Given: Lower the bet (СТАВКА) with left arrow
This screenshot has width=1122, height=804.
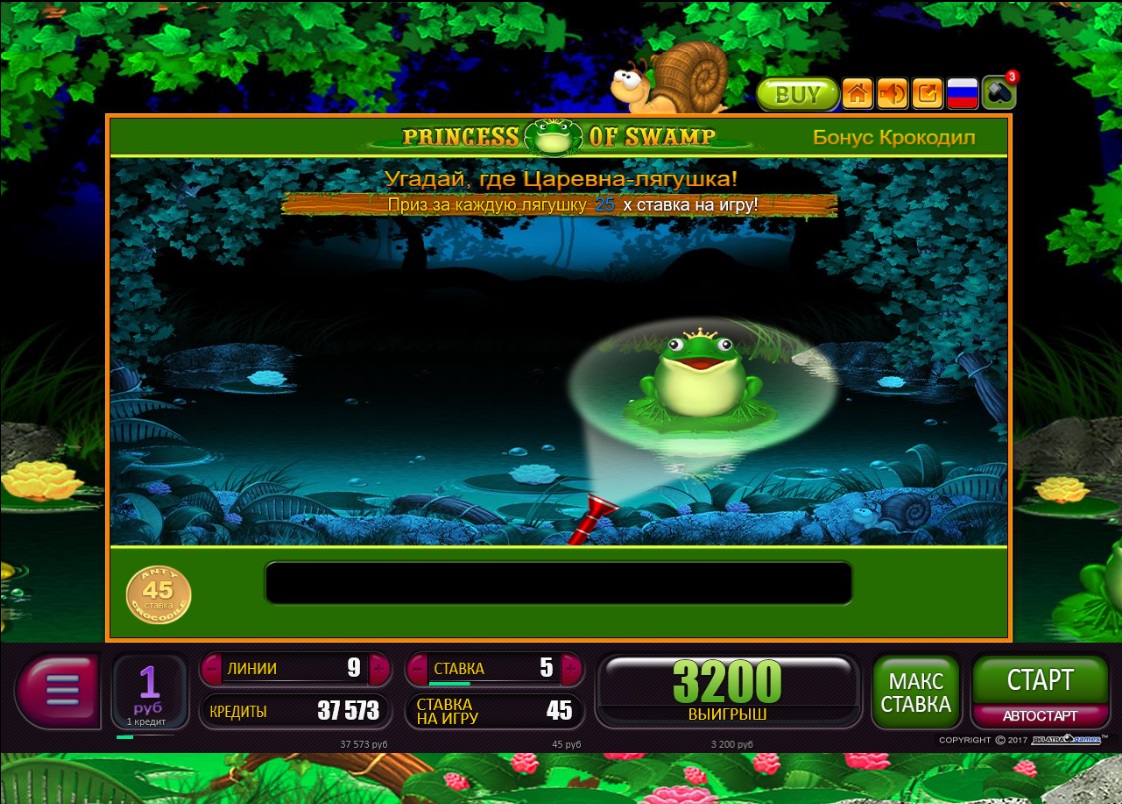Looking at the screenshot, I should pyautogui.click(x=416, y=668).
